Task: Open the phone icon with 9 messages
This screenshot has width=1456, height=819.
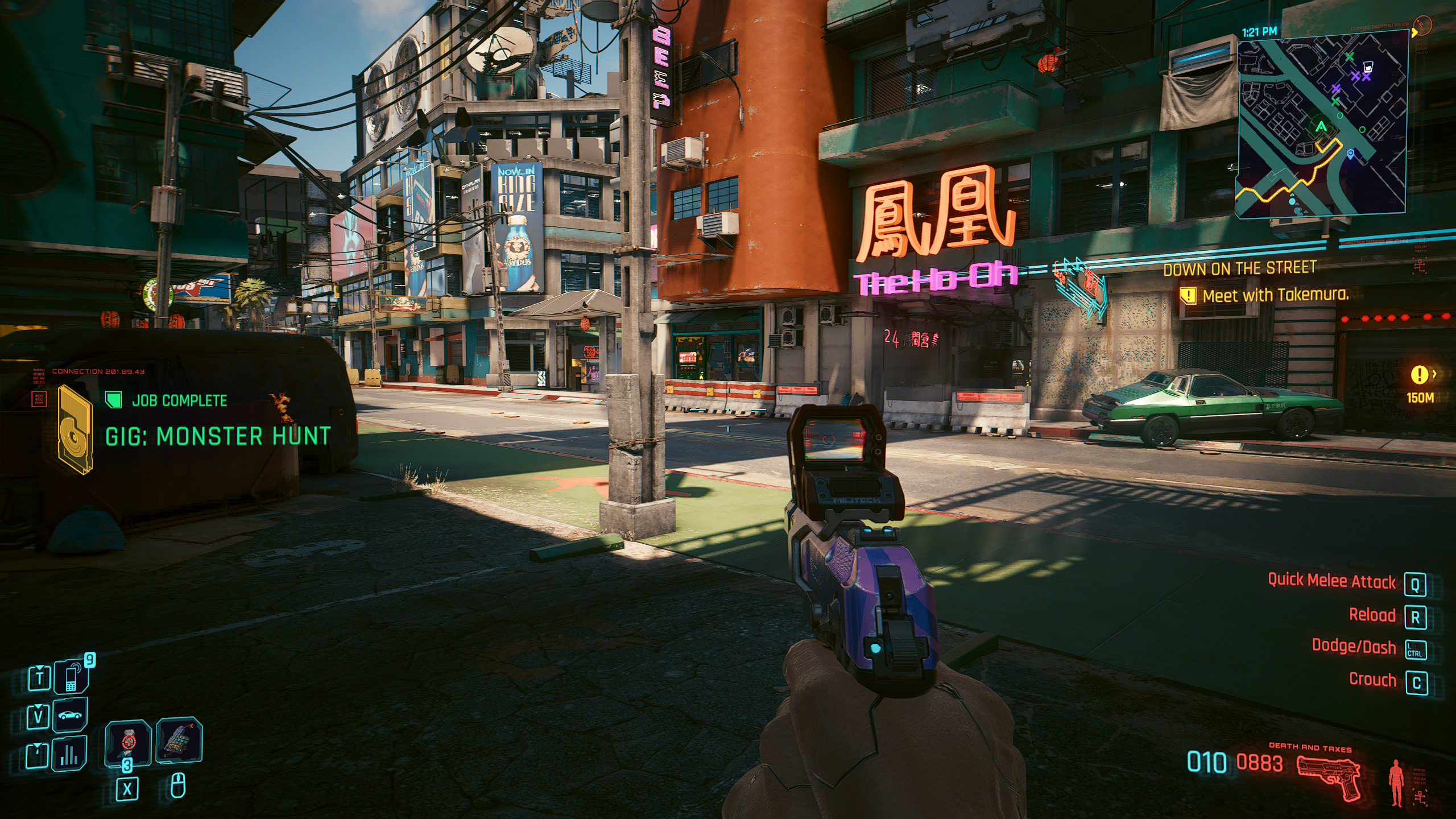Action: point(72,677)
